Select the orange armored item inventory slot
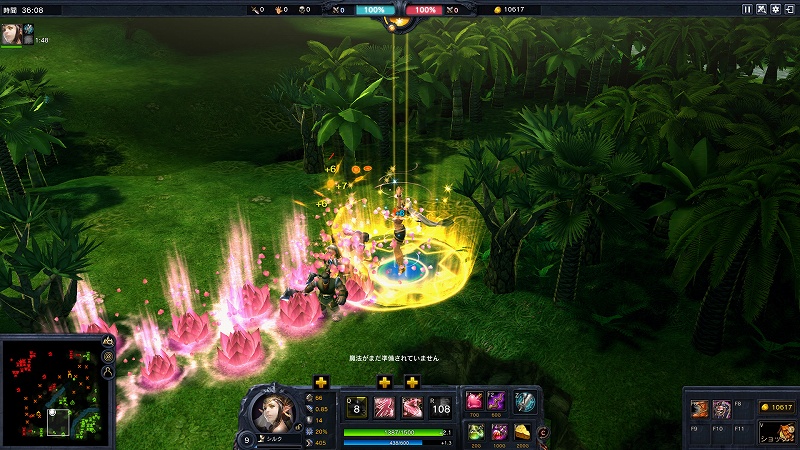The width and height of the screenshot is (800, 450). (x=700, y=408)
